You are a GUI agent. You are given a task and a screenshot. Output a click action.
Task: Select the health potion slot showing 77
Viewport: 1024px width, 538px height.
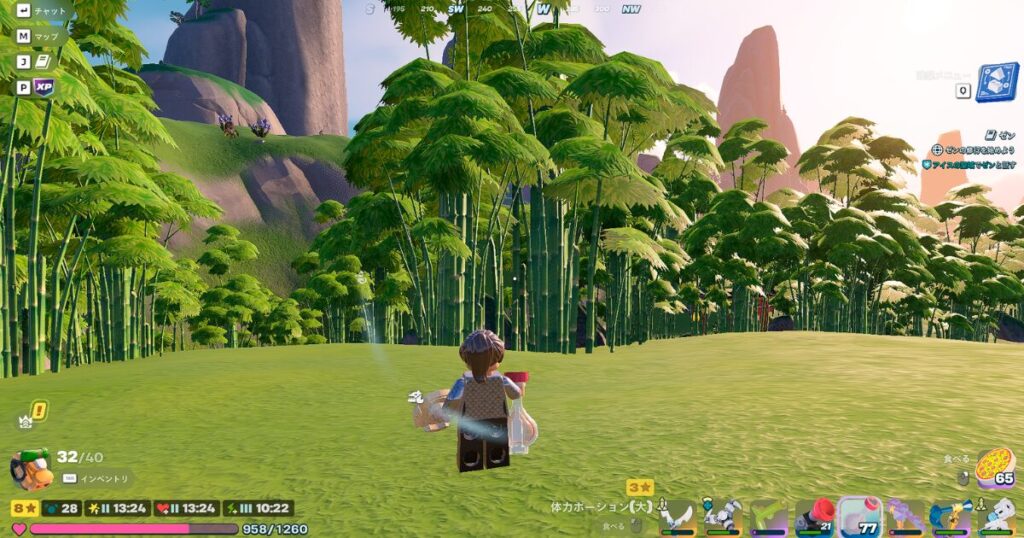click(x=859, y=515)
